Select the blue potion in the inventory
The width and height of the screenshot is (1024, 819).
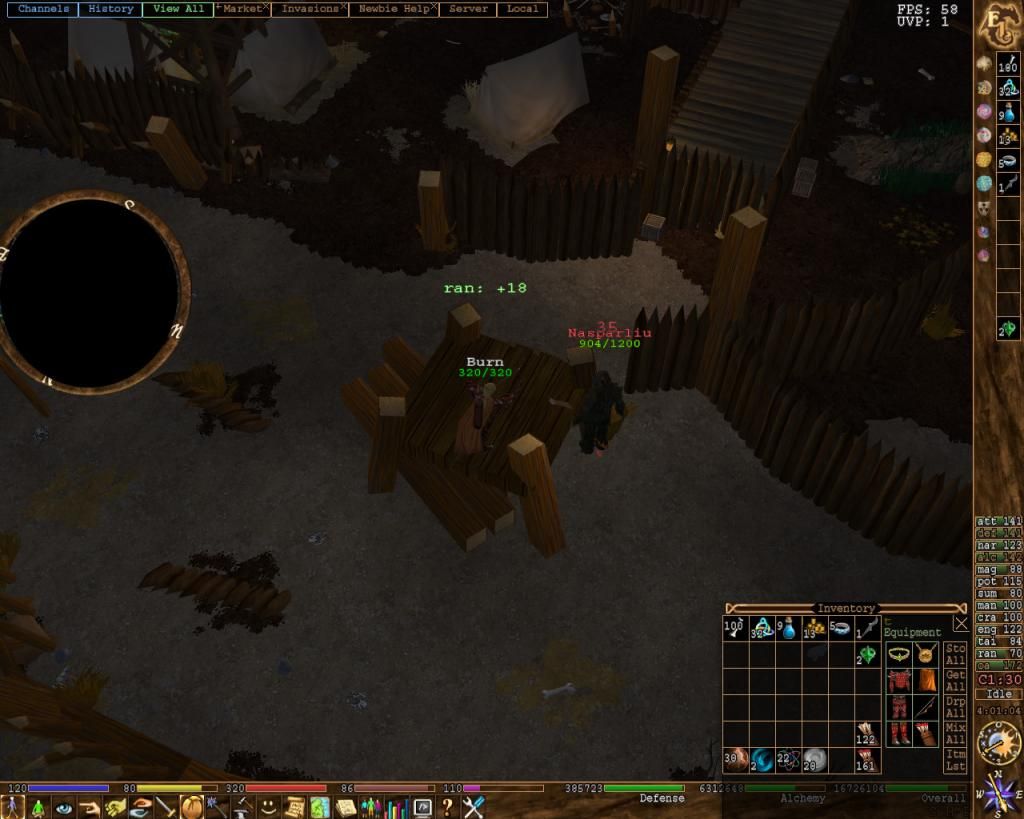(x=789, y=629)
